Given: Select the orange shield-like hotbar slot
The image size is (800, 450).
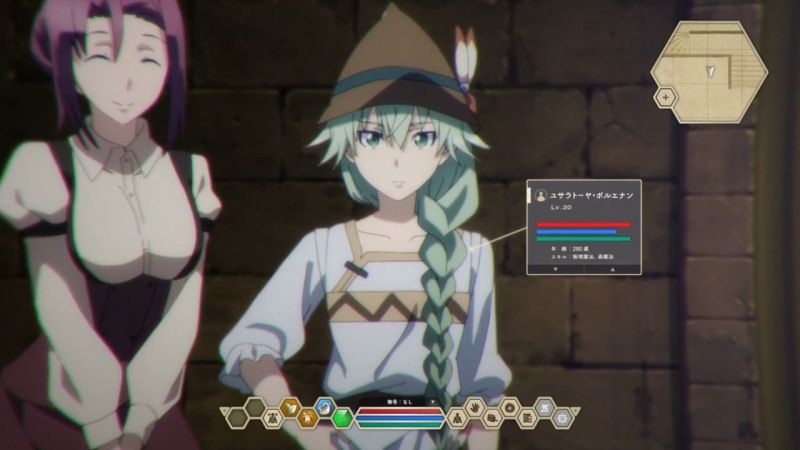Looking at the screenshot, I should (x=289, y=408).
